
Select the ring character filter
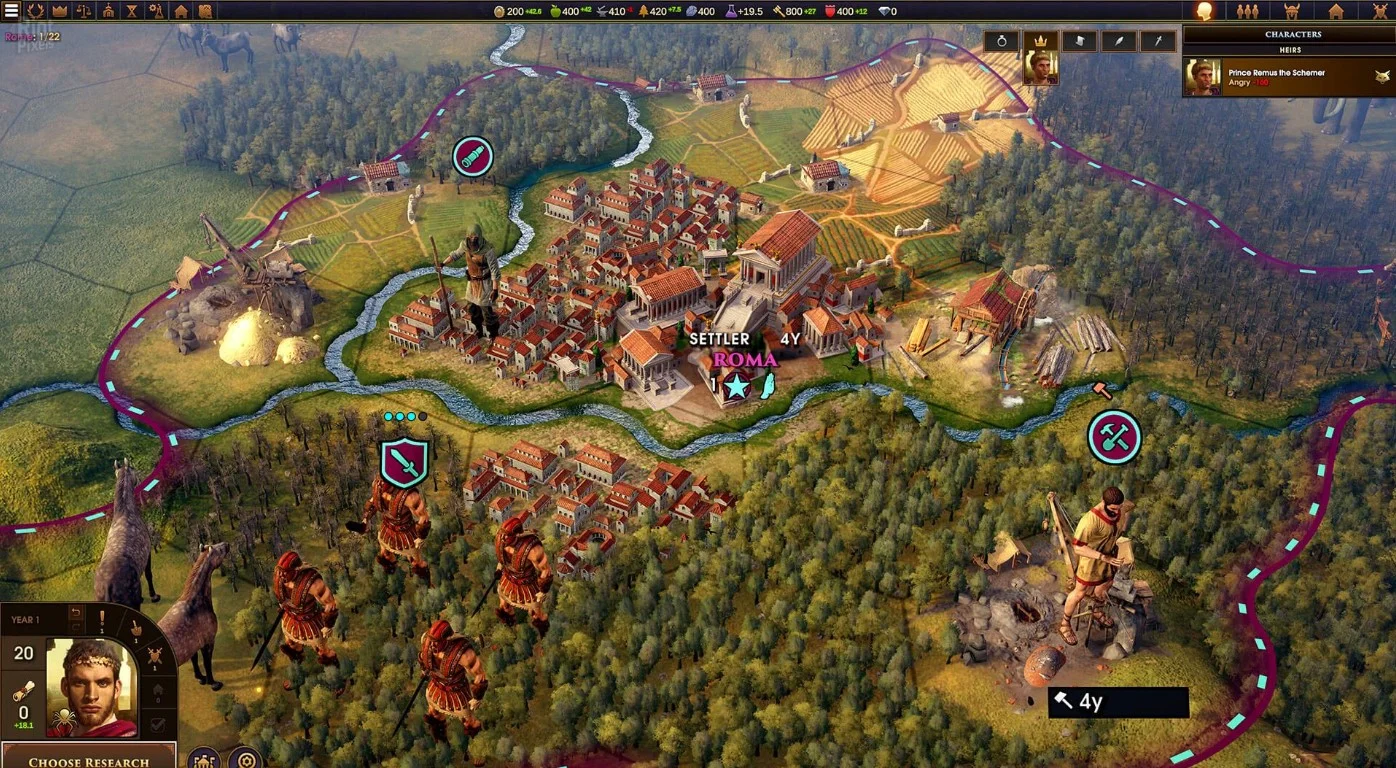click(1002, 41)
